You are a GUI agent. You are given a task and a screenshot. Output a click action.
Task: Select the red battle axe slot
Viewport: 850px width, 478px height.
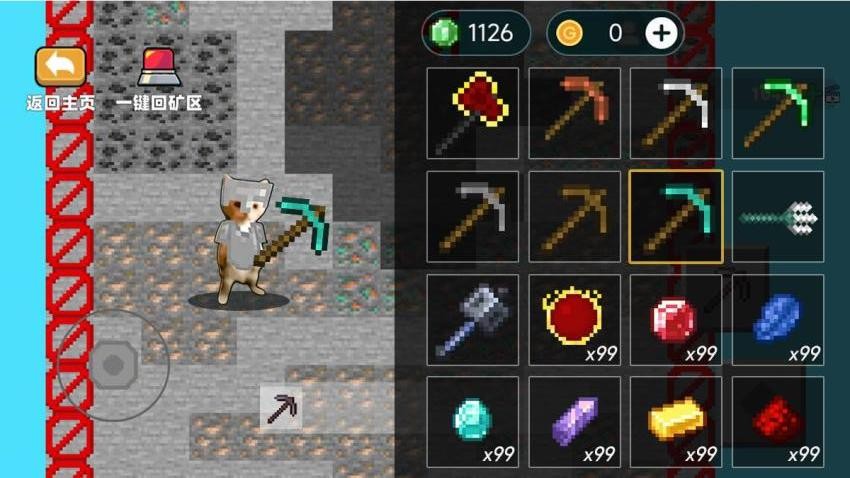tap(473, 113)
